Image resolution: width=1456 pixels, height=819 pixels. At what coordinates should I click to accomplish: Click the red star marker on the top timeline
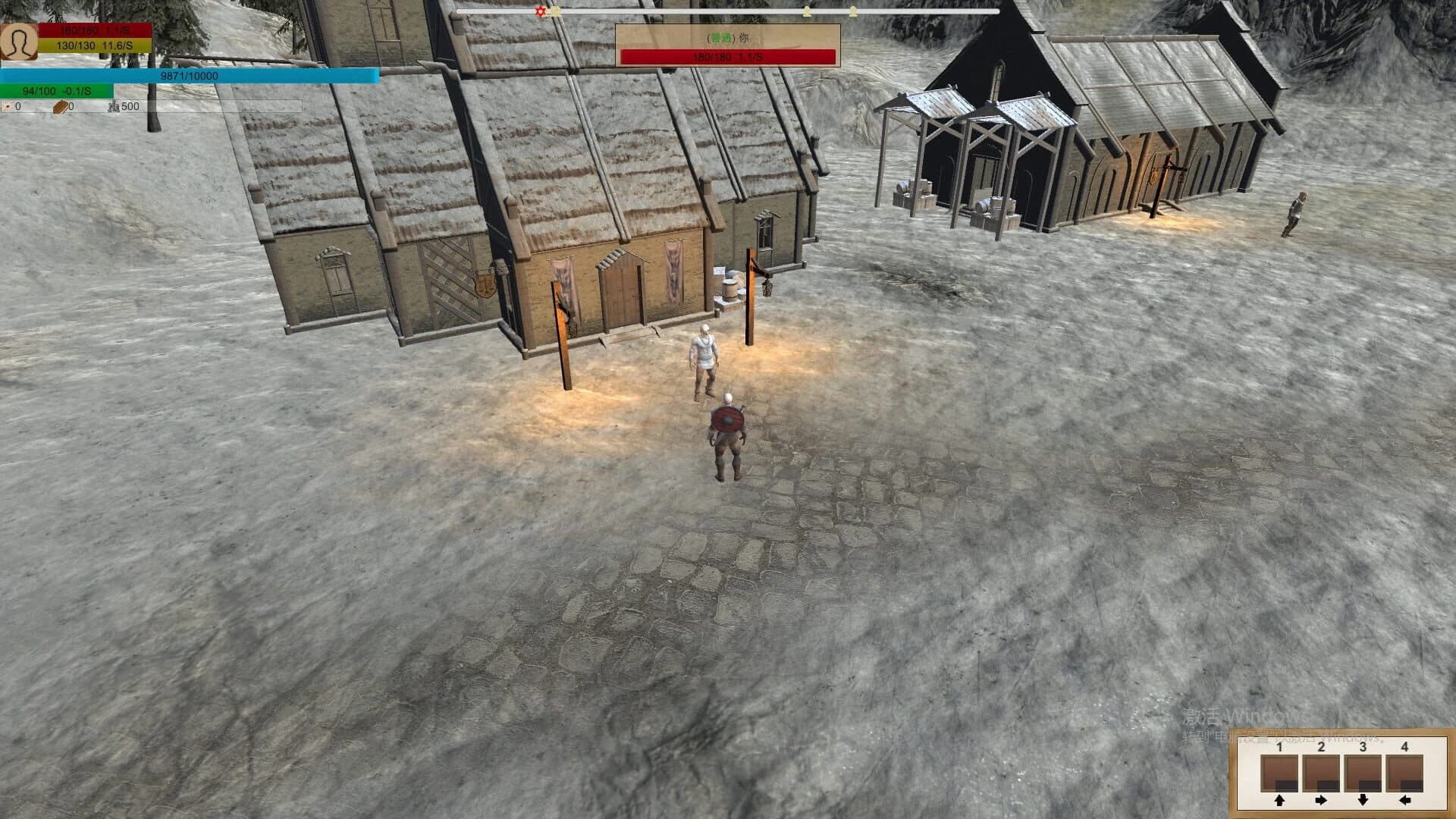539,11
